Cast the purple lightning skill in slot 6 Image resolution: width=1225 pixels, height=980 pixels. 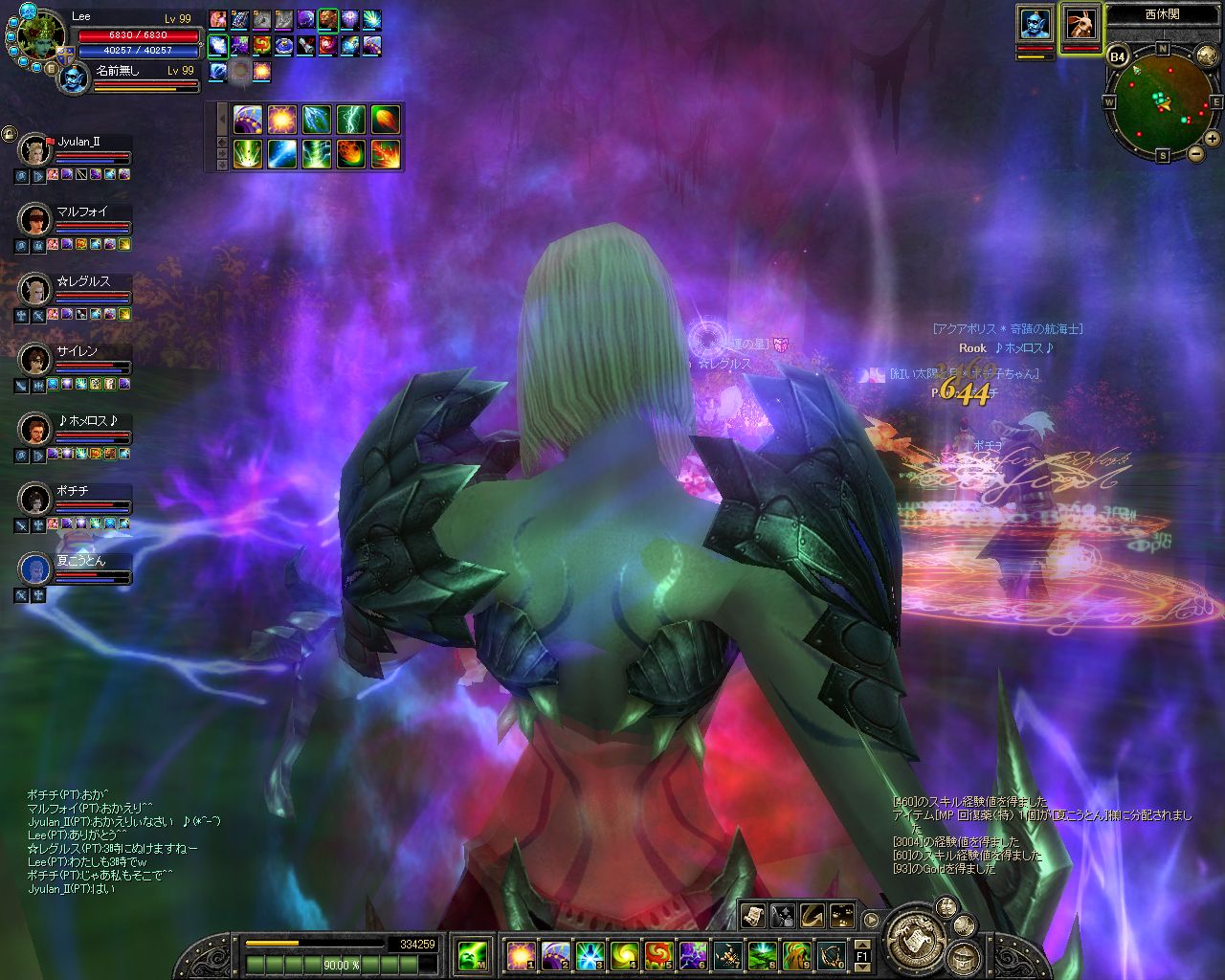point(693,954)
